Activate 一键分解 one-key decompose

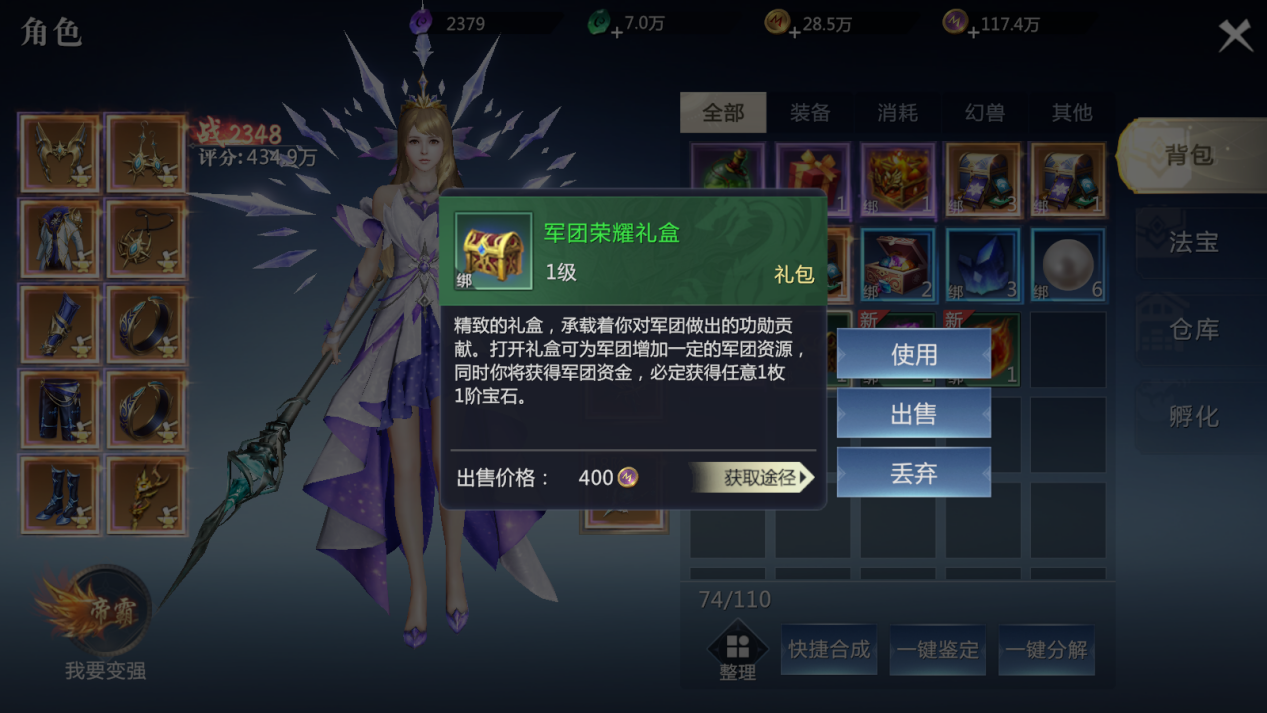point(1046,650)
